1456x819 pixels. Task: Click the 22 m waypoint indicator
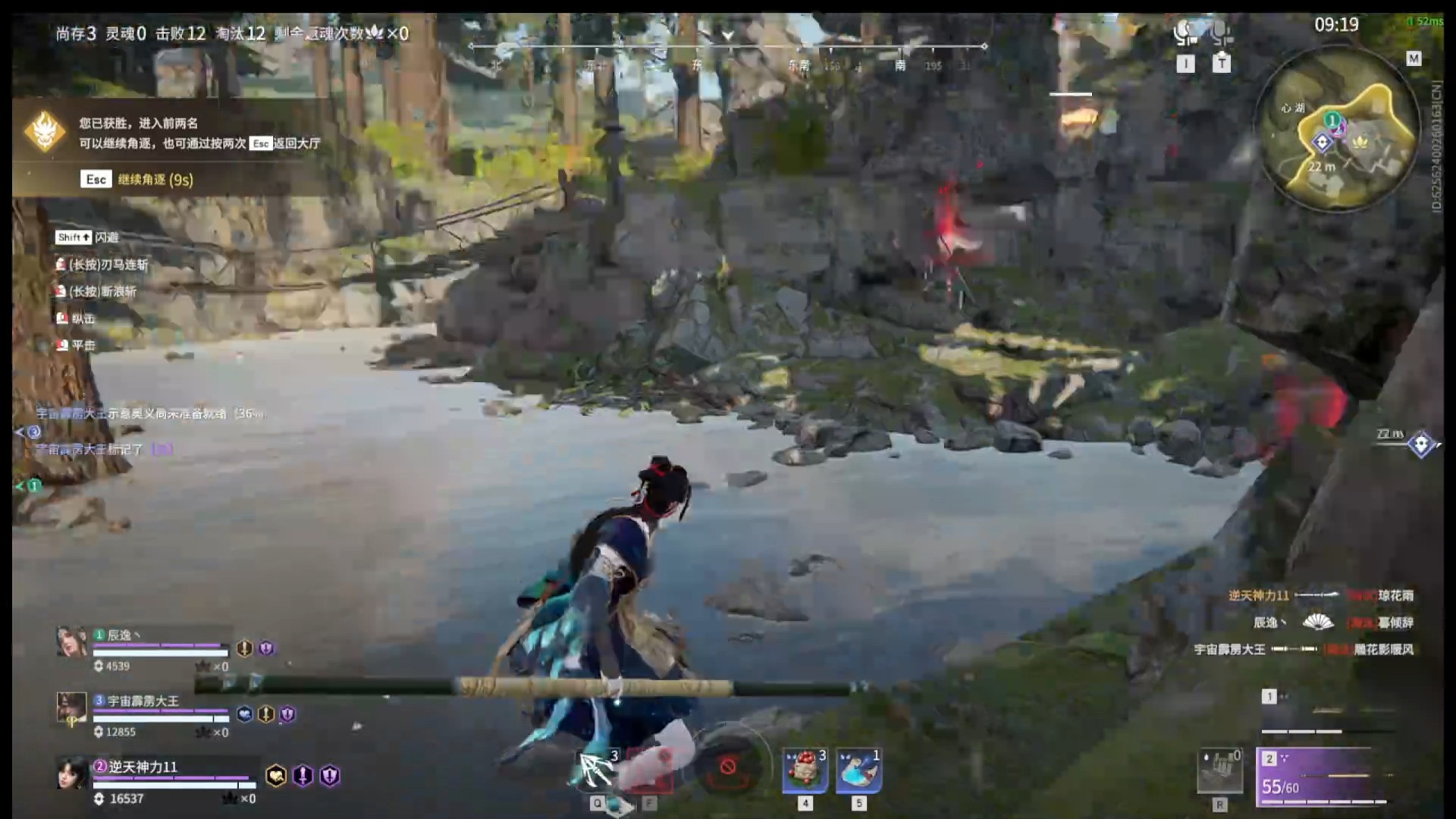(1420, 444)
